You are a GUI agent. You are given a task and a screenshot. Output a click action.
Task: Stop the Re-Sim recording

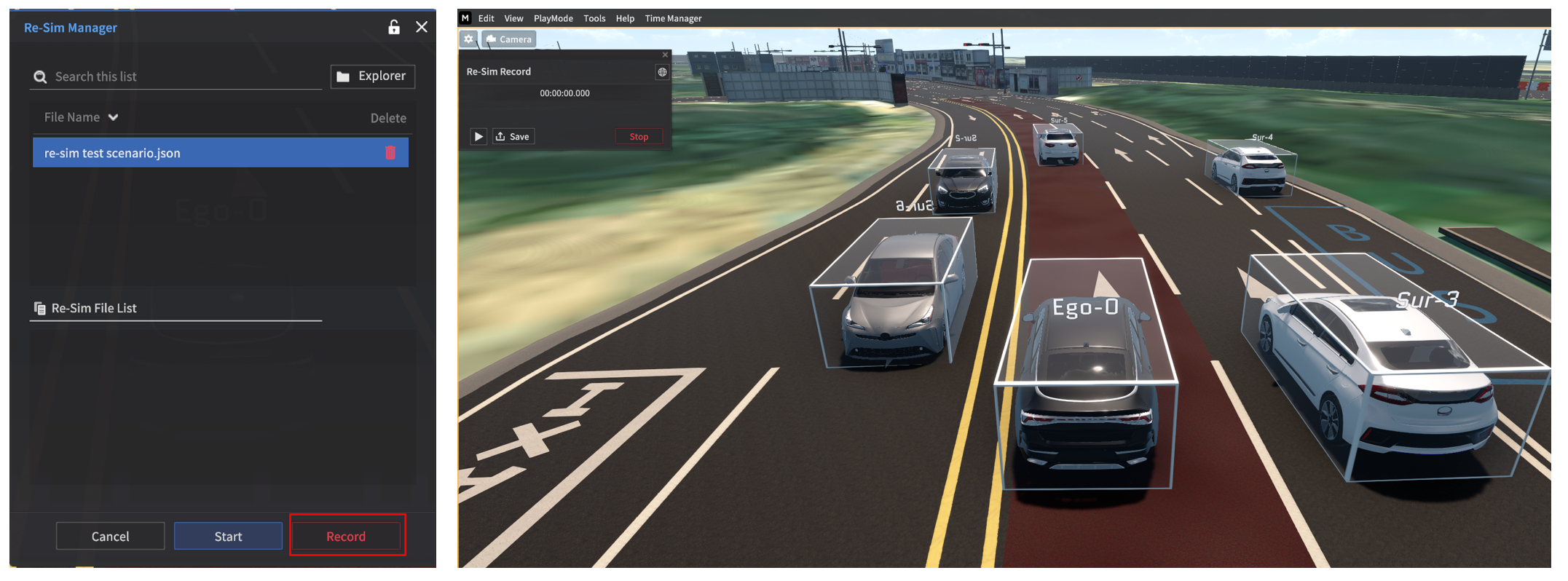click(639, 136)
